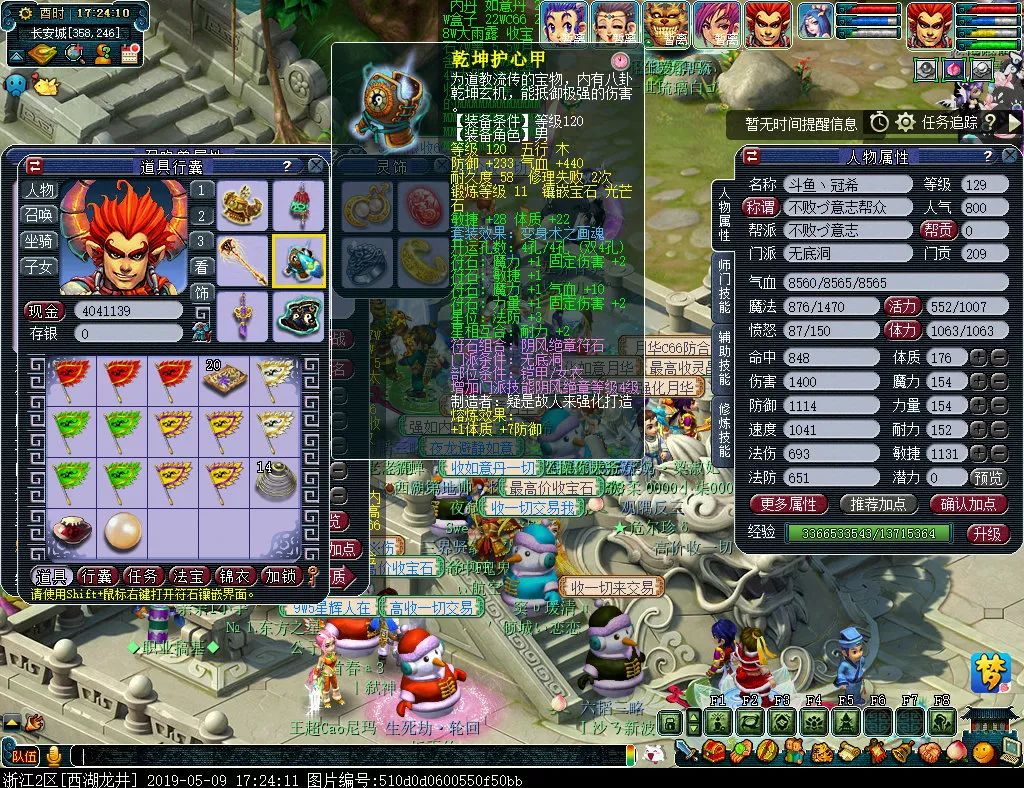This screenshot has height=788, width=1024.
Task: Click the 加锁 lock button
Action: [x=281, y=576]
